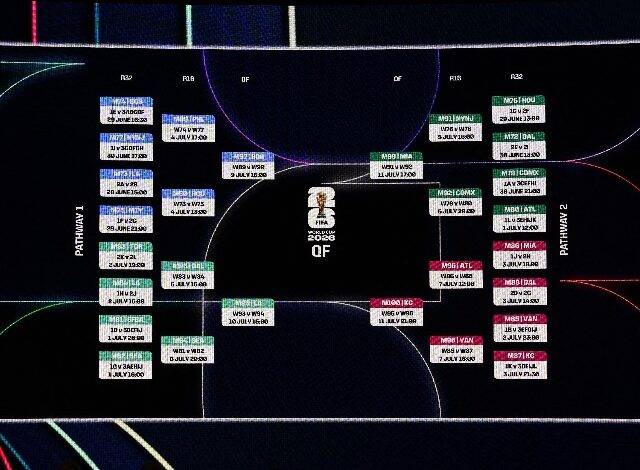Choose the M90 HOU round of 16 match
This screenshot has width=640, height=470.
[188, 201]
